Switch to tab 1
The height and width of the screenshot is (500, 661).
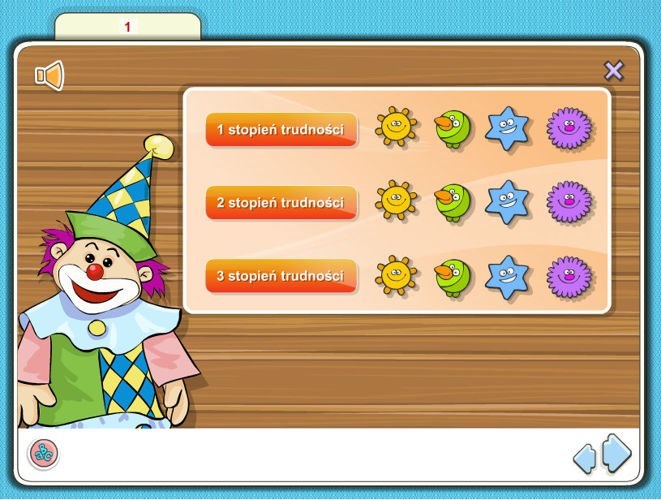[x=127, y=27]
